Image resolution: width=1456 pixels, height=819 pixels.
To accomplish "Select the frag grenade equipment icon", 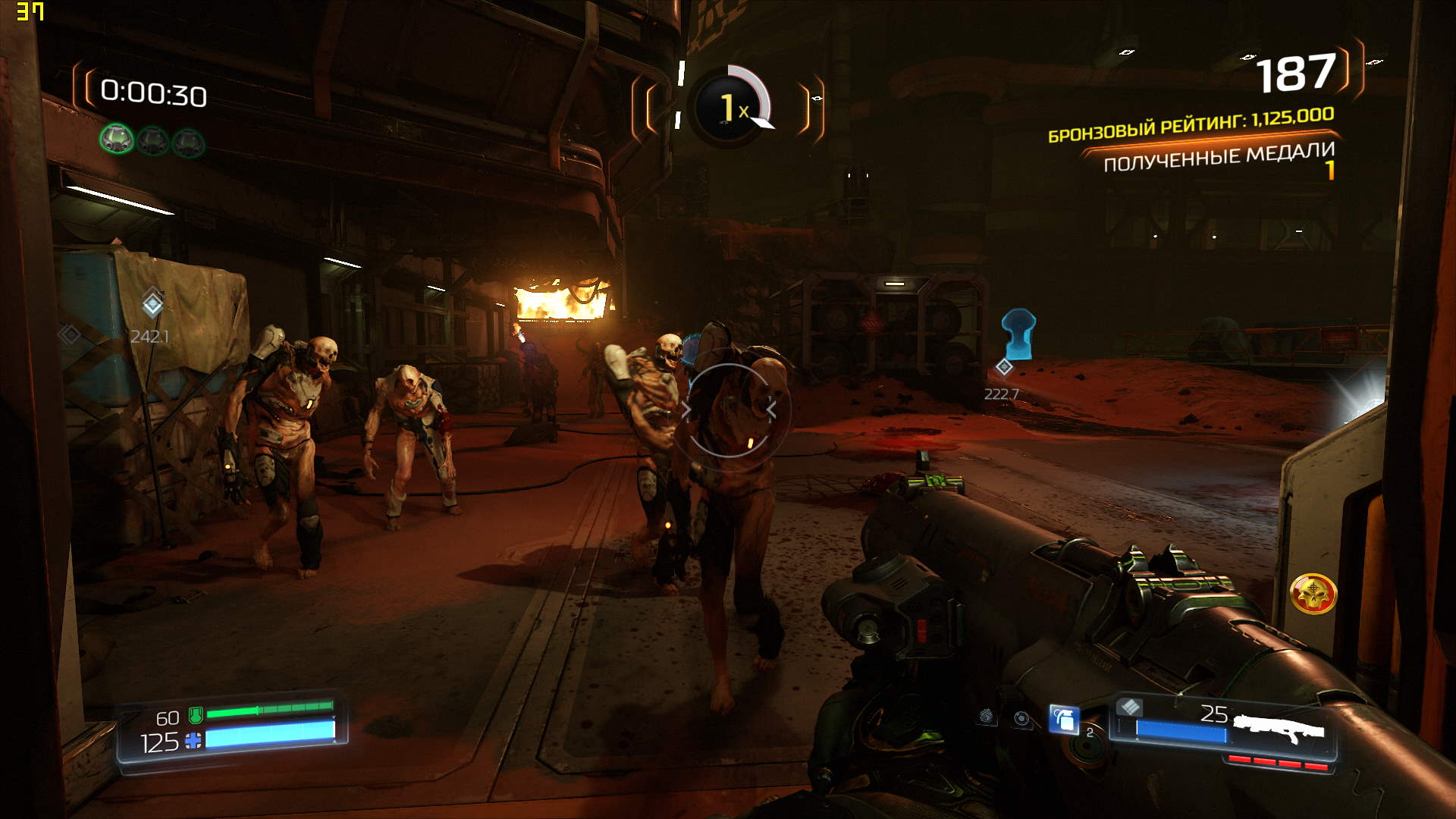I will [x=1064, y=719].
